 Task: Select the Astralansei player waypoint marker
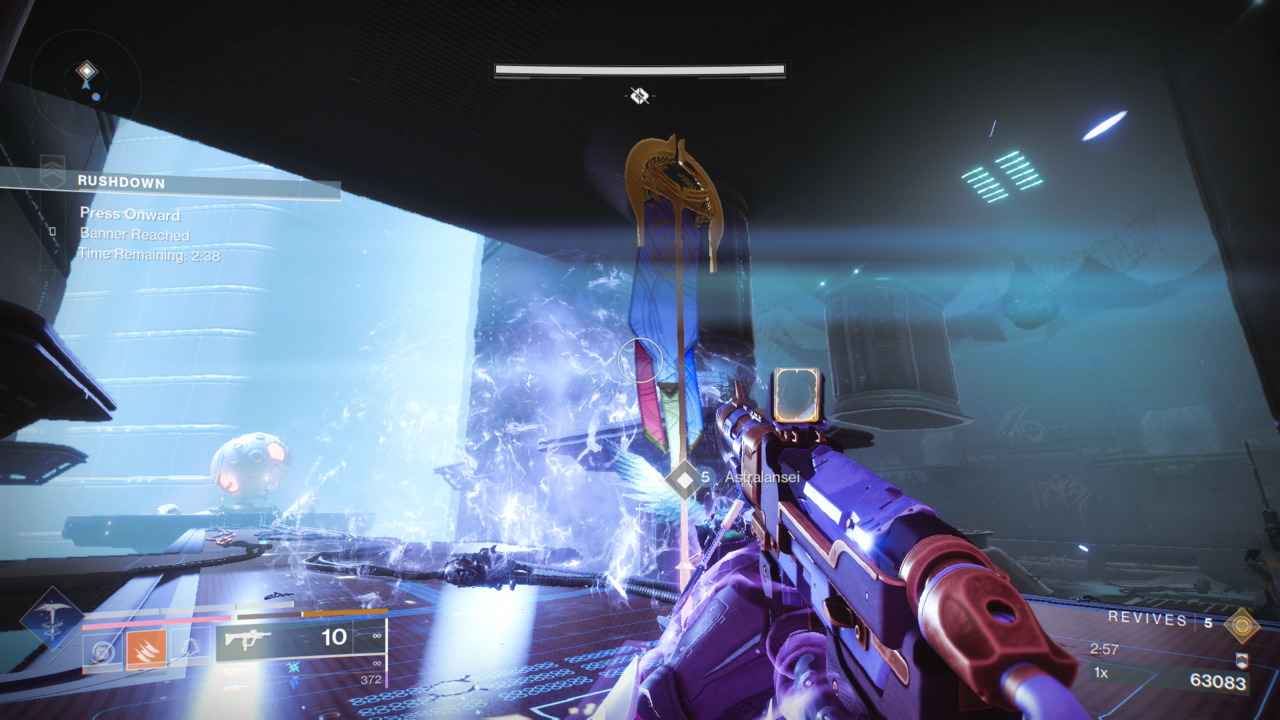685,479
